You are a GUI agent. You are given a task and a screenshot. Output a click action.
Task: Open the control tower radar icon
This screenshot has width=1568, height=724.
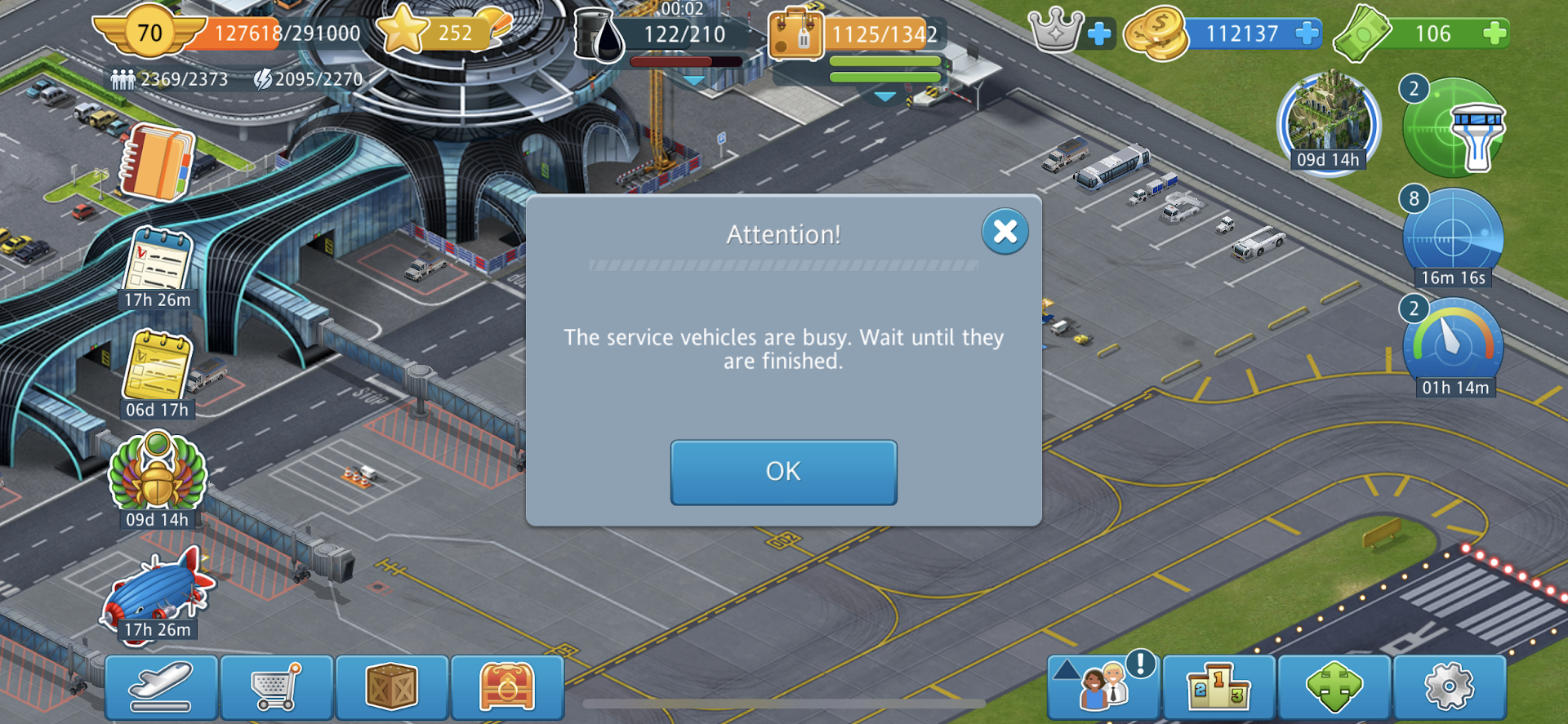point(1455,128)
